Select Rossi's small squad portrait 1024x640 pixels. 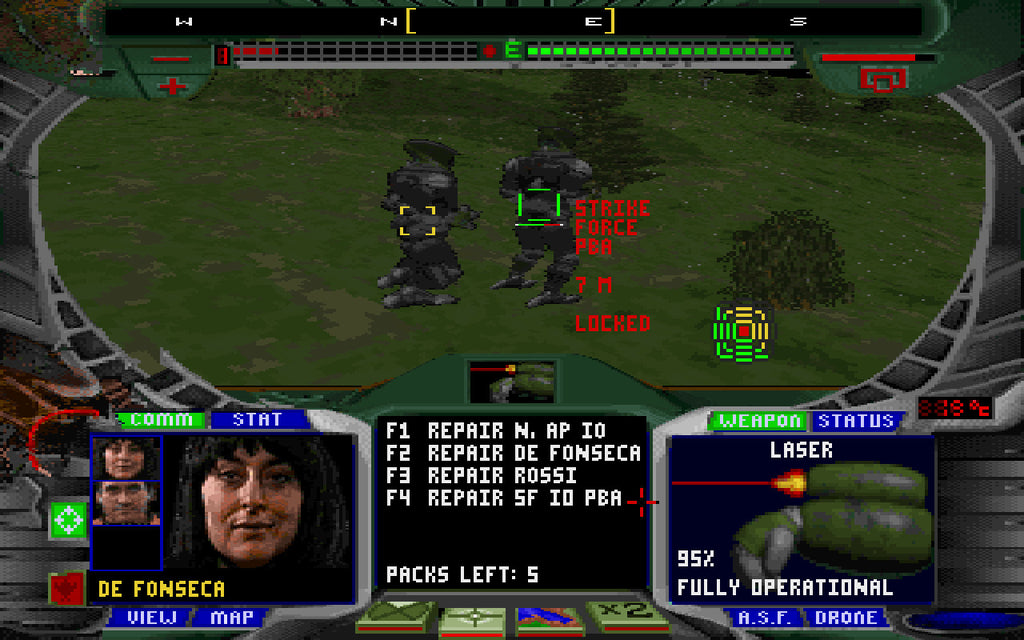125,502
